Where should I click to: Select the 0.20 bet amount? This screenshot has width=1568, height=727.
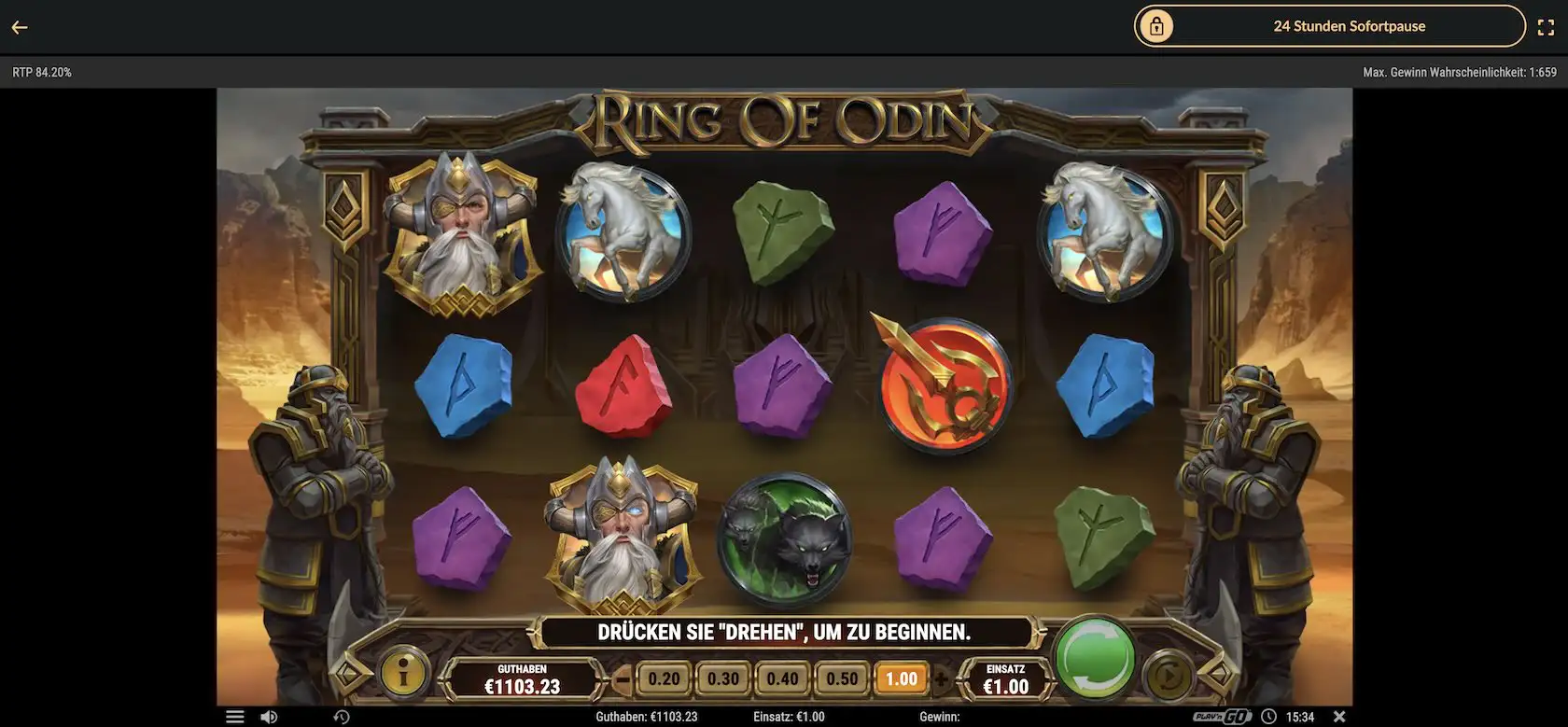665,678
